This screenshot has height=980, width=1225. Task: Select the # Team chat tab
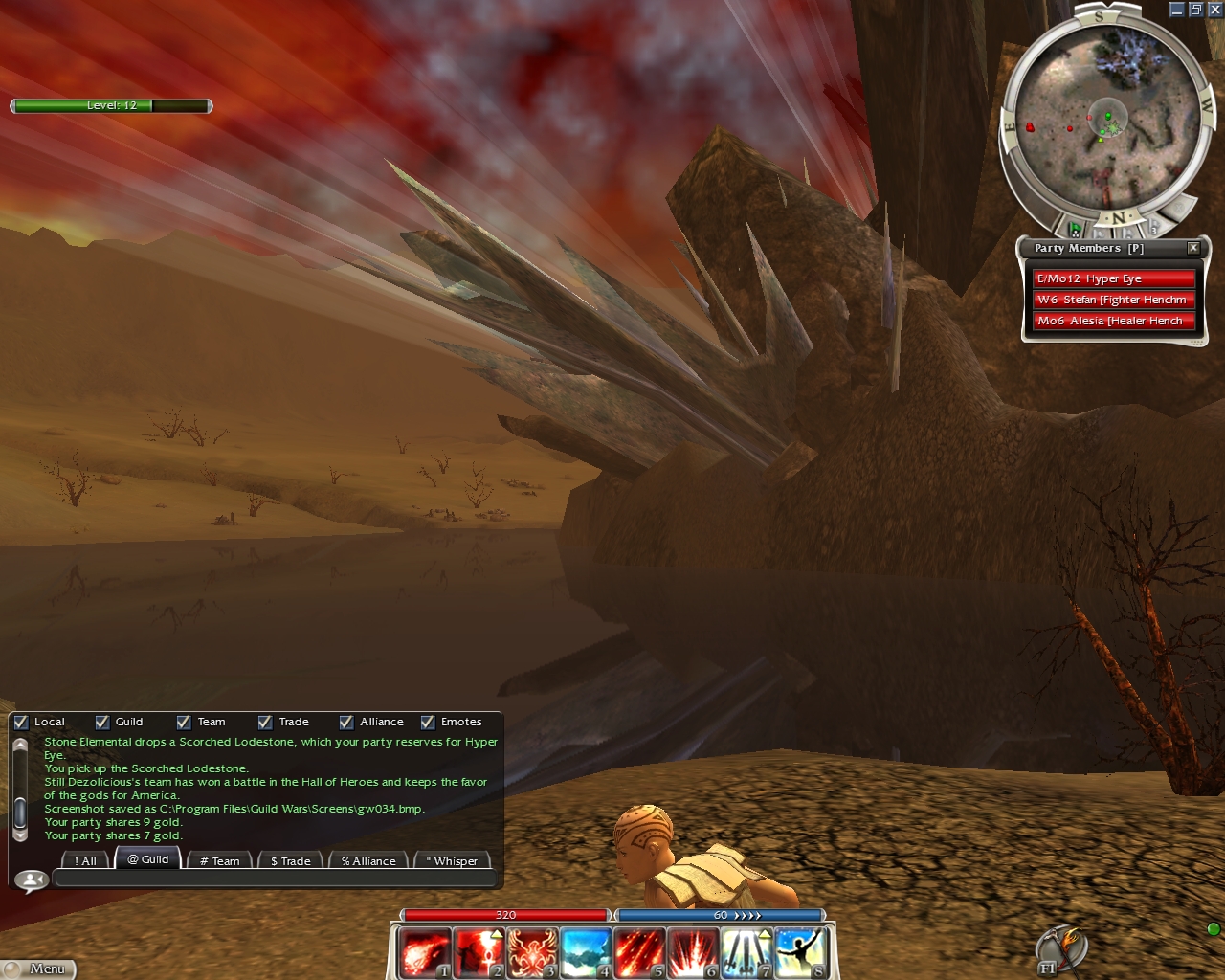tap(219, 860)
